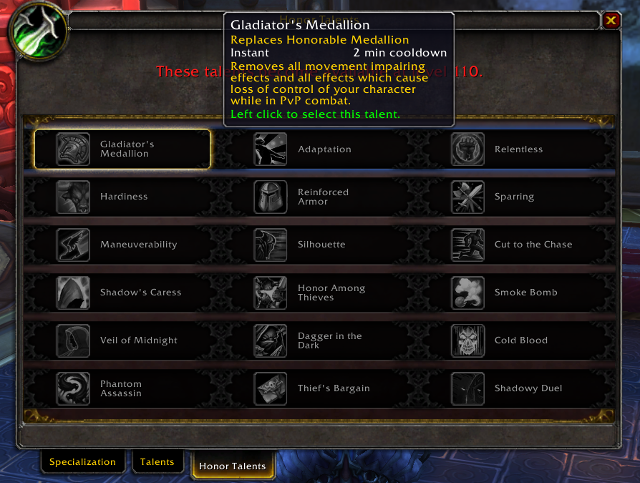Choose Dagger in the Dark talent
The height and width of the screenshot is (483, 640).
320,341
